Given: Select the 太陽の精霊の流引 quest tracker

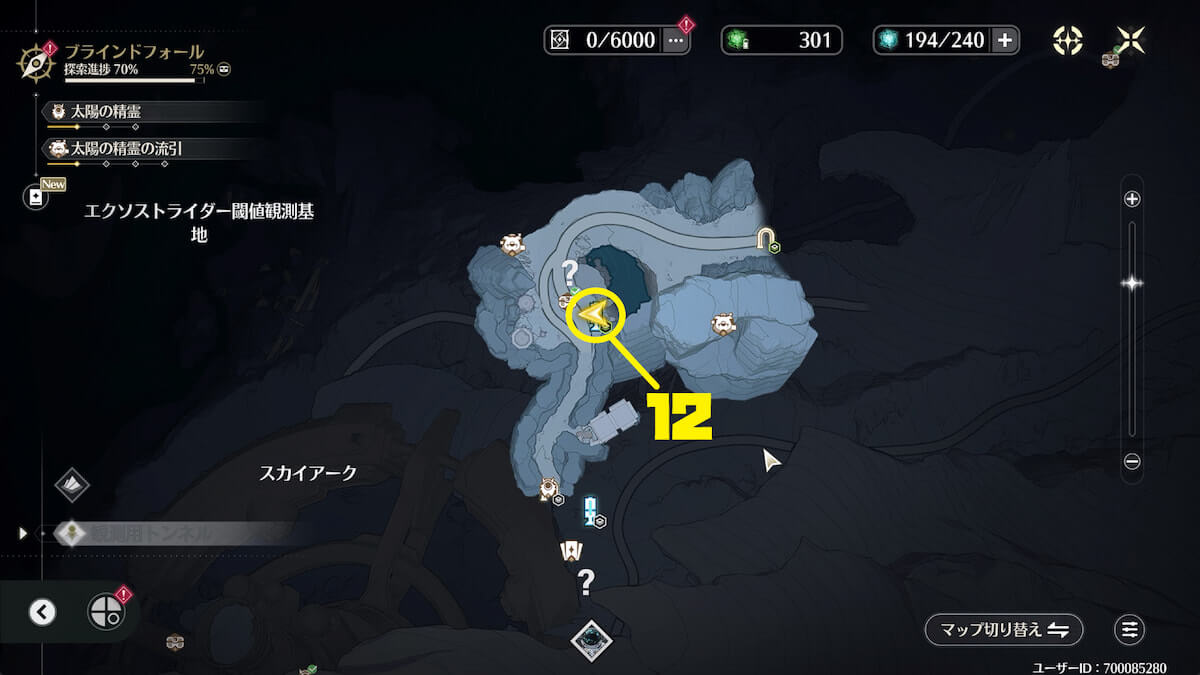Looking at the screenshot, I should point(150,149).
